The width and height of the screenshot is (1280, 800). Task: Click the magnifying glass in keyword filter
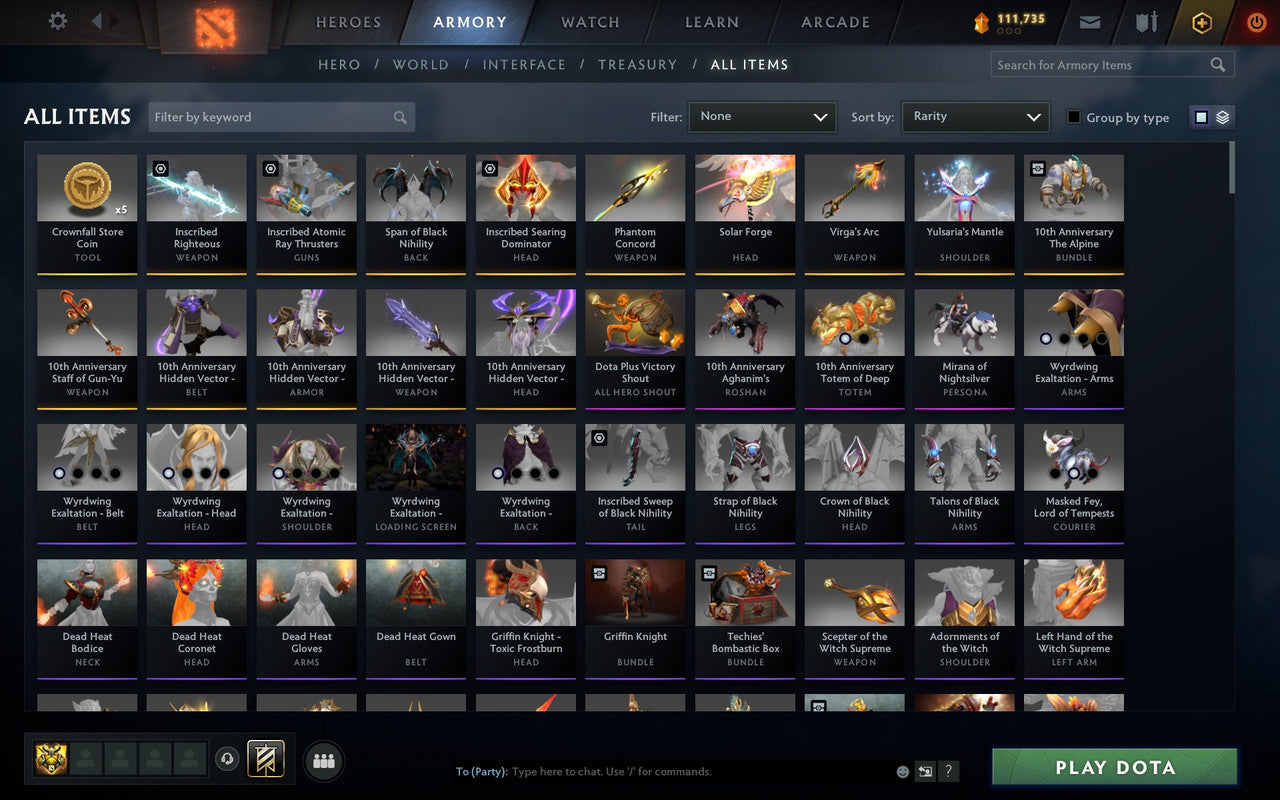pos(400,117)
